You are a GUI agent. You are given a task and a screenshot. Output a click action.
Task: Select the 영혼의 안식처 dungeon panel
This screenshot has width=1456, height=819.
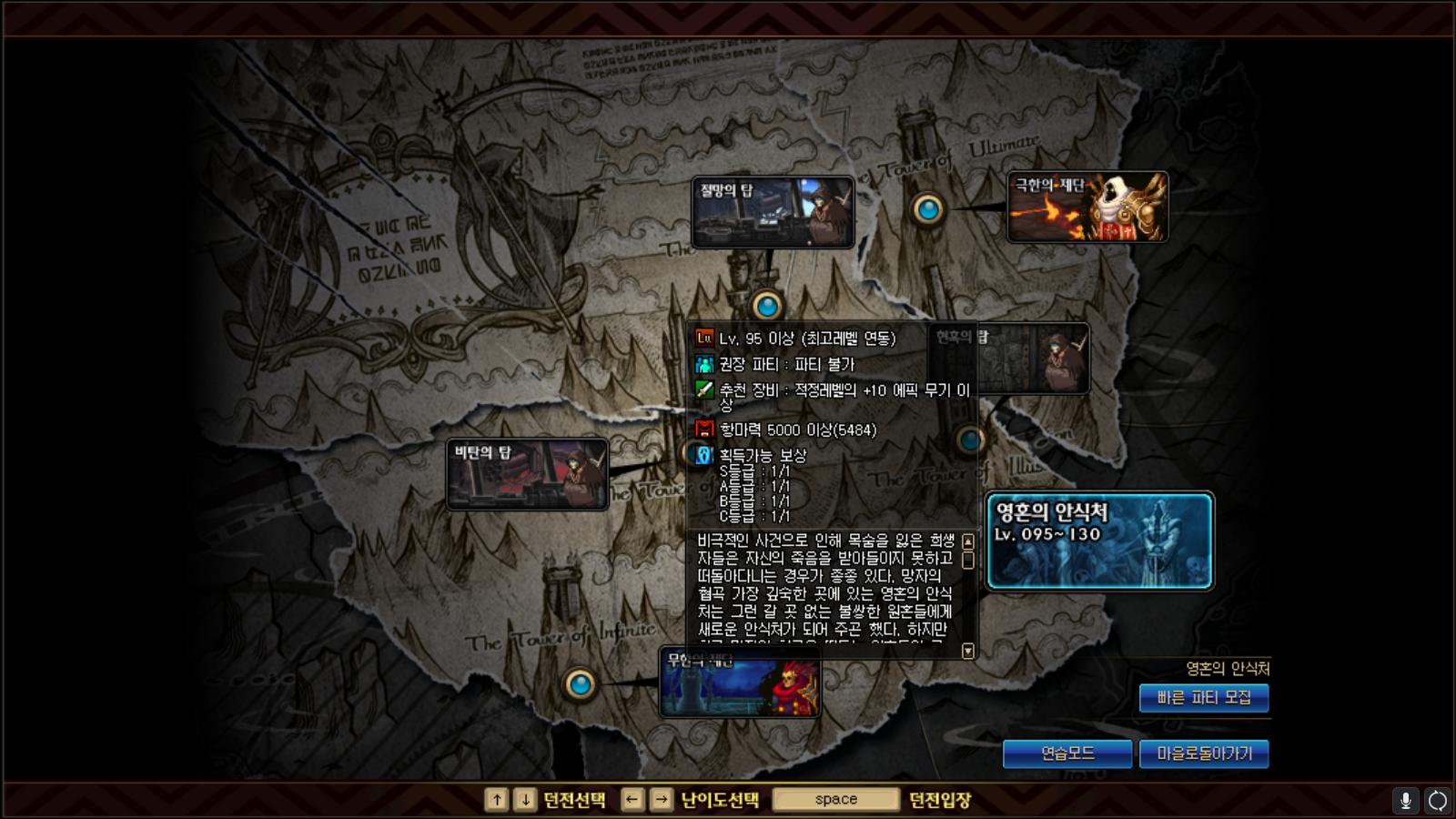click(1097, 542)
